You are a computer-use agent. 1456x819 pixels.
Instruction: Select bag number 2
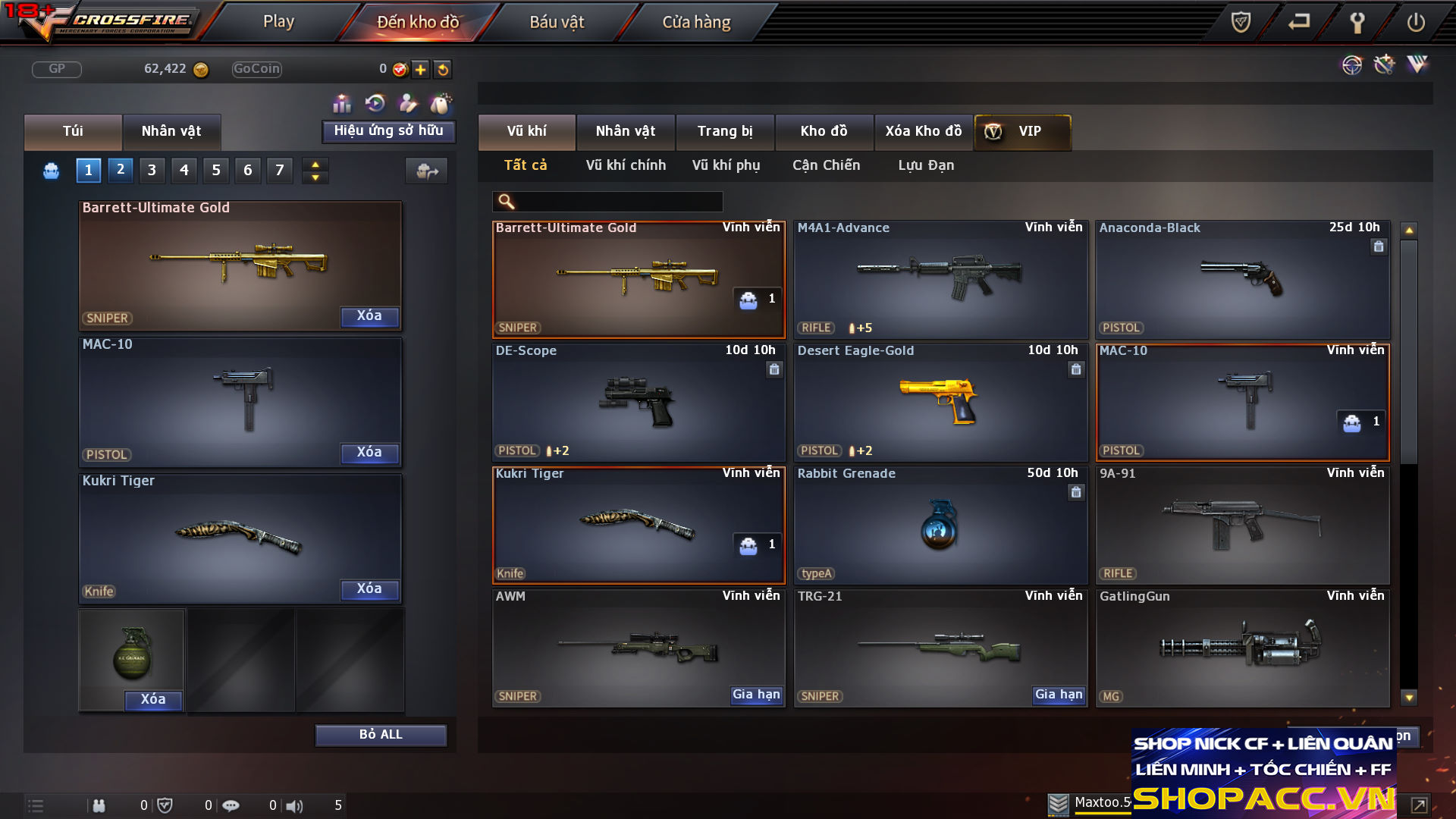click(x=121, y=170)
